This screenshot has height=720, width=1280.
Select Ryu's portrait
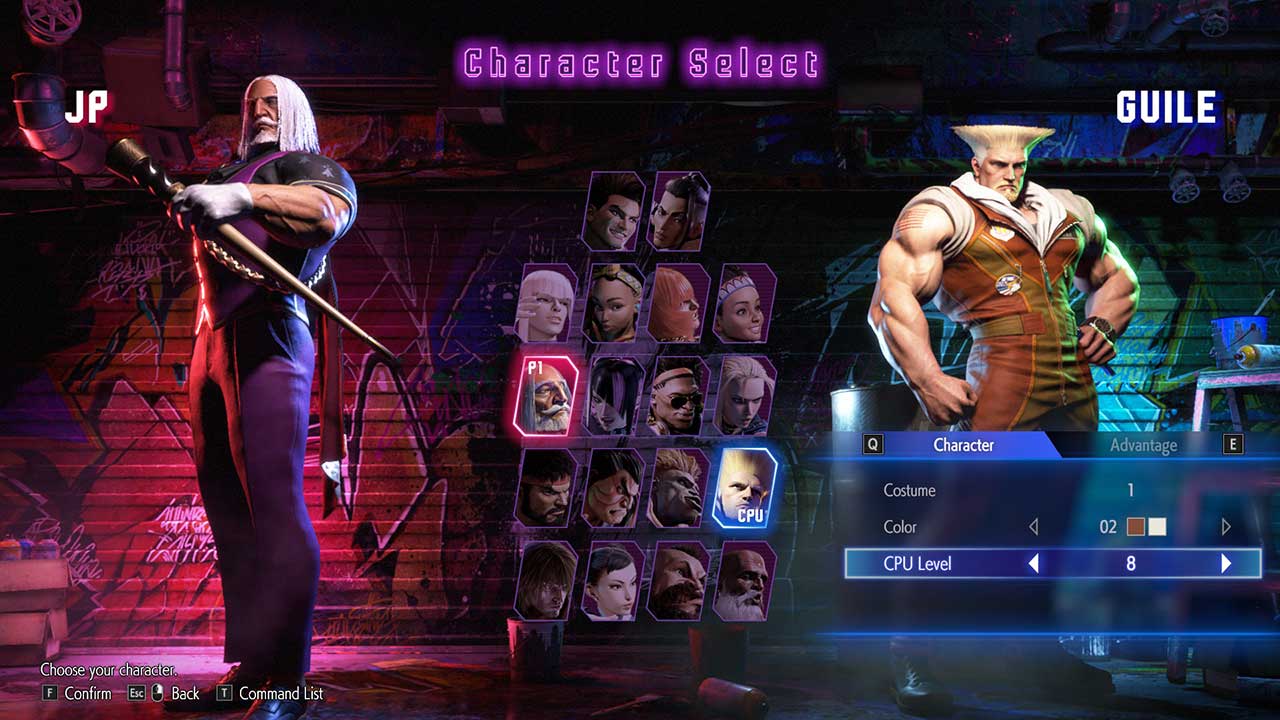pos(546,488)
